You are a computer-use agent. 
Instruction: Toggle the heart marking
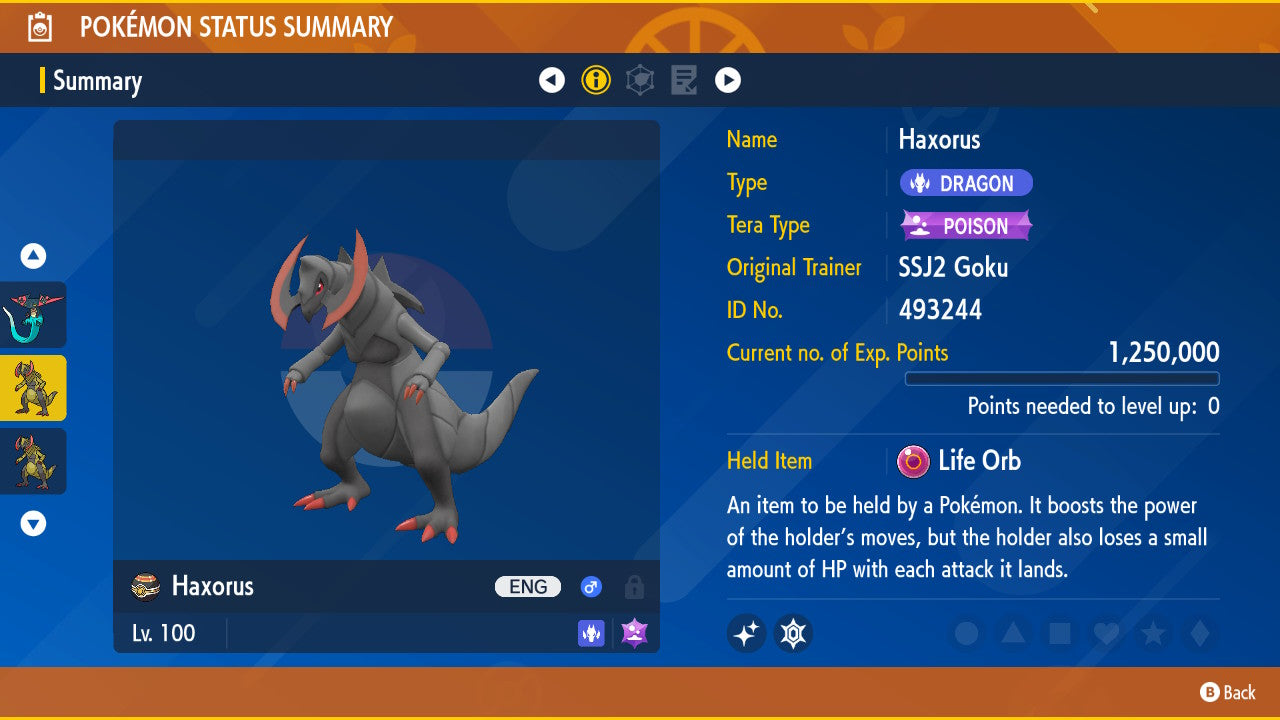click(1106, 633)
